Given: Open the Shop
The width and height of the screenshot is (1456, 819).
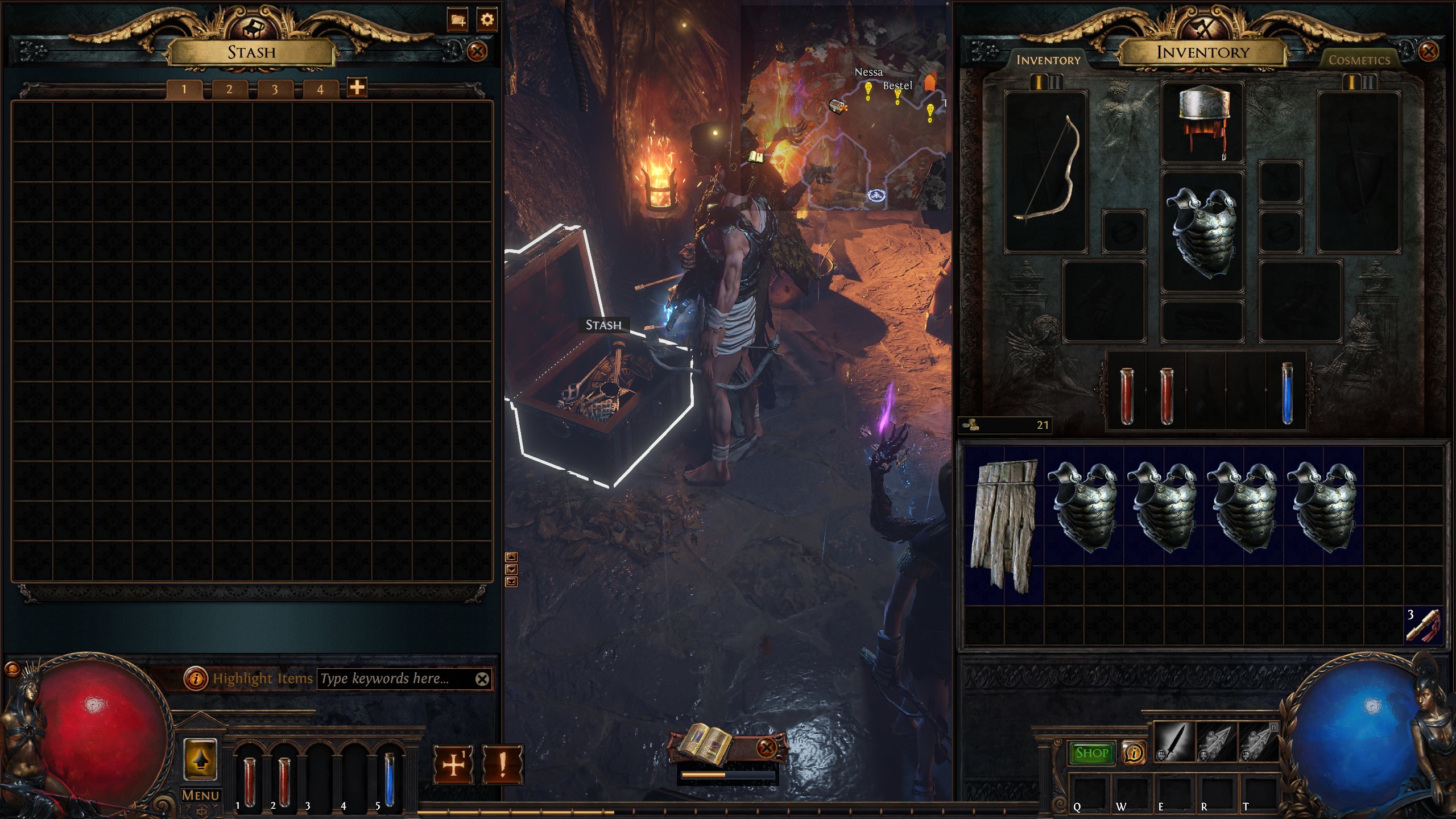Looking at the screenshot, I should coord(1091,753).
